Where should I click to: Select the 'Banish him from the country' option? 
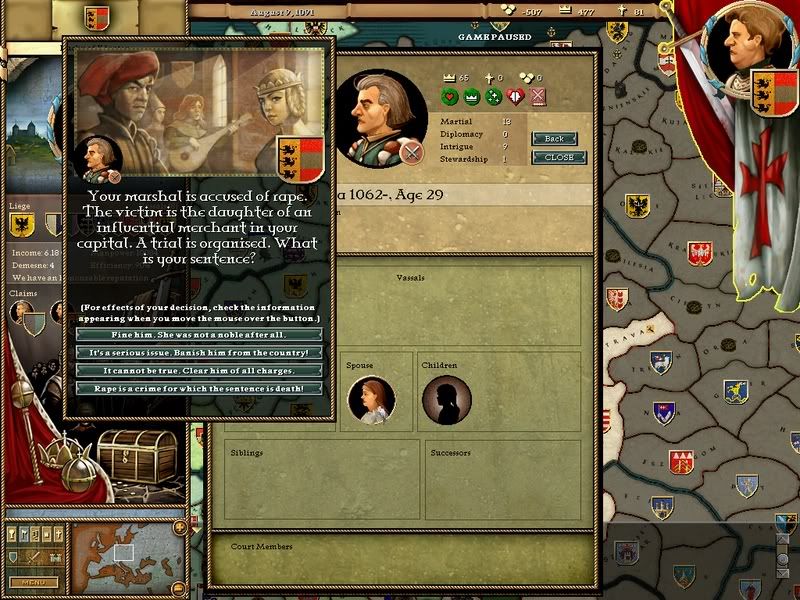coord(199,352)
